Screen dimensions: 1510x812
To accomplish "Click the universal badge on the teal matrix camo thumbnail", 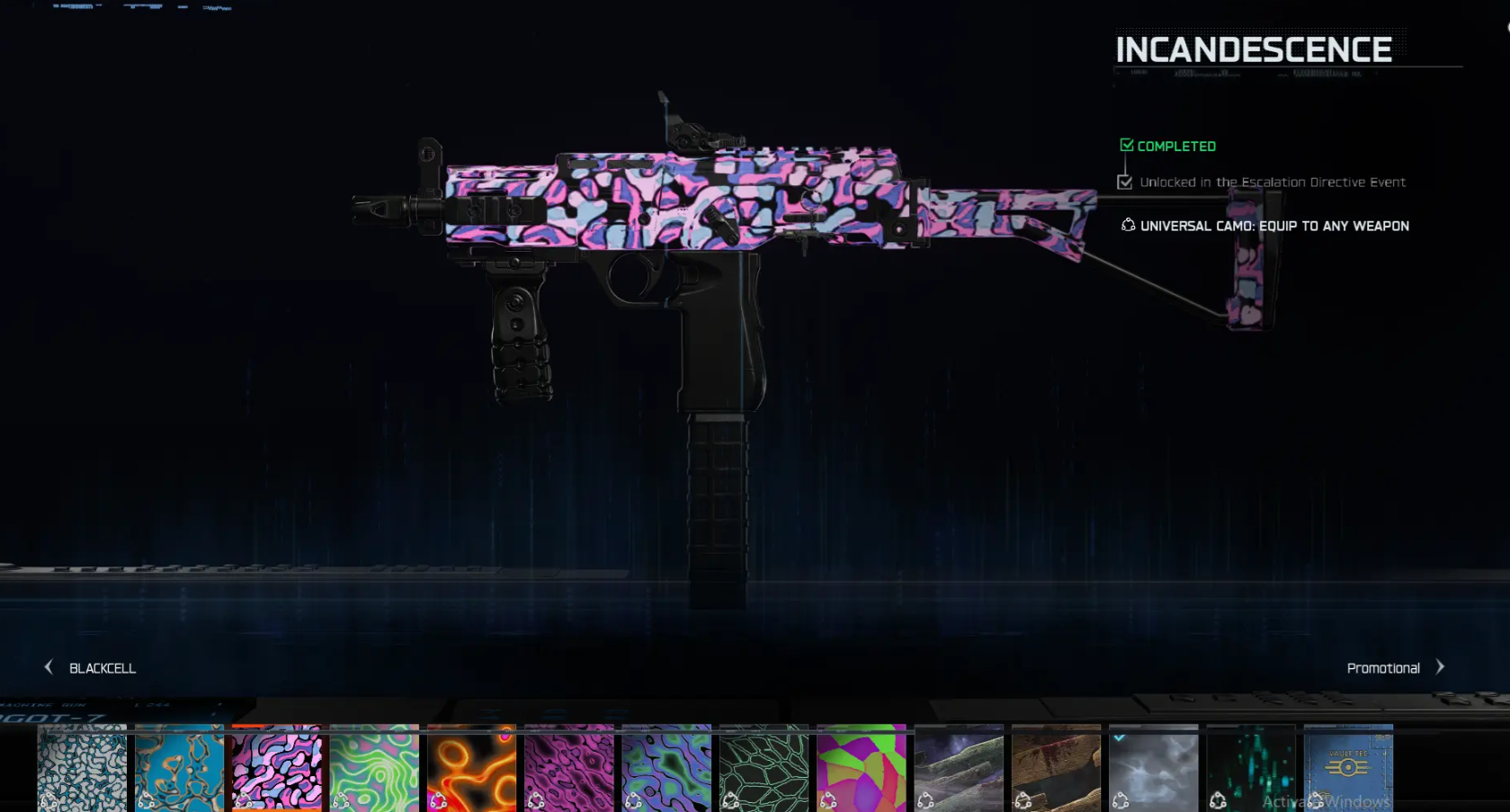I will [x=1220, y=800].
